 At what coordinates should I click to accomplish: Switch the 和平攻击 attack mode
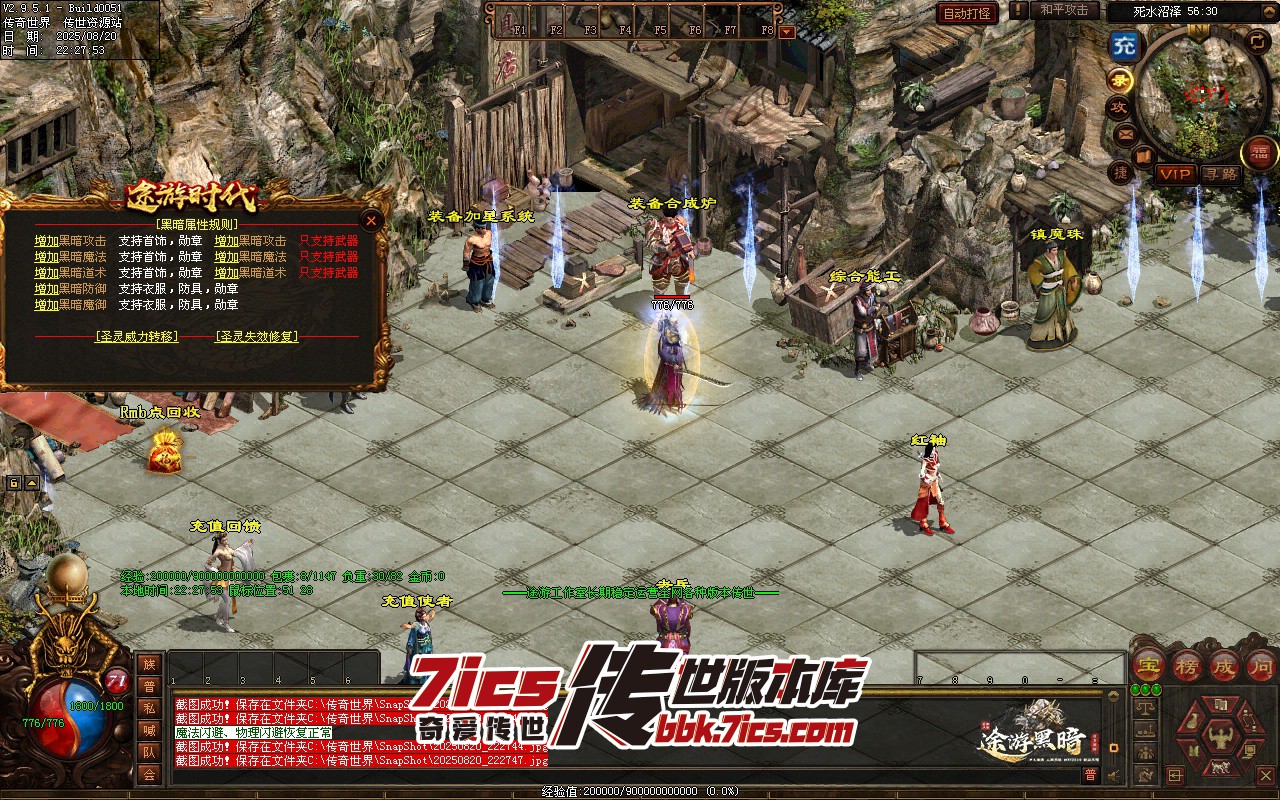pyautogui.click(x=1063, y=11)
